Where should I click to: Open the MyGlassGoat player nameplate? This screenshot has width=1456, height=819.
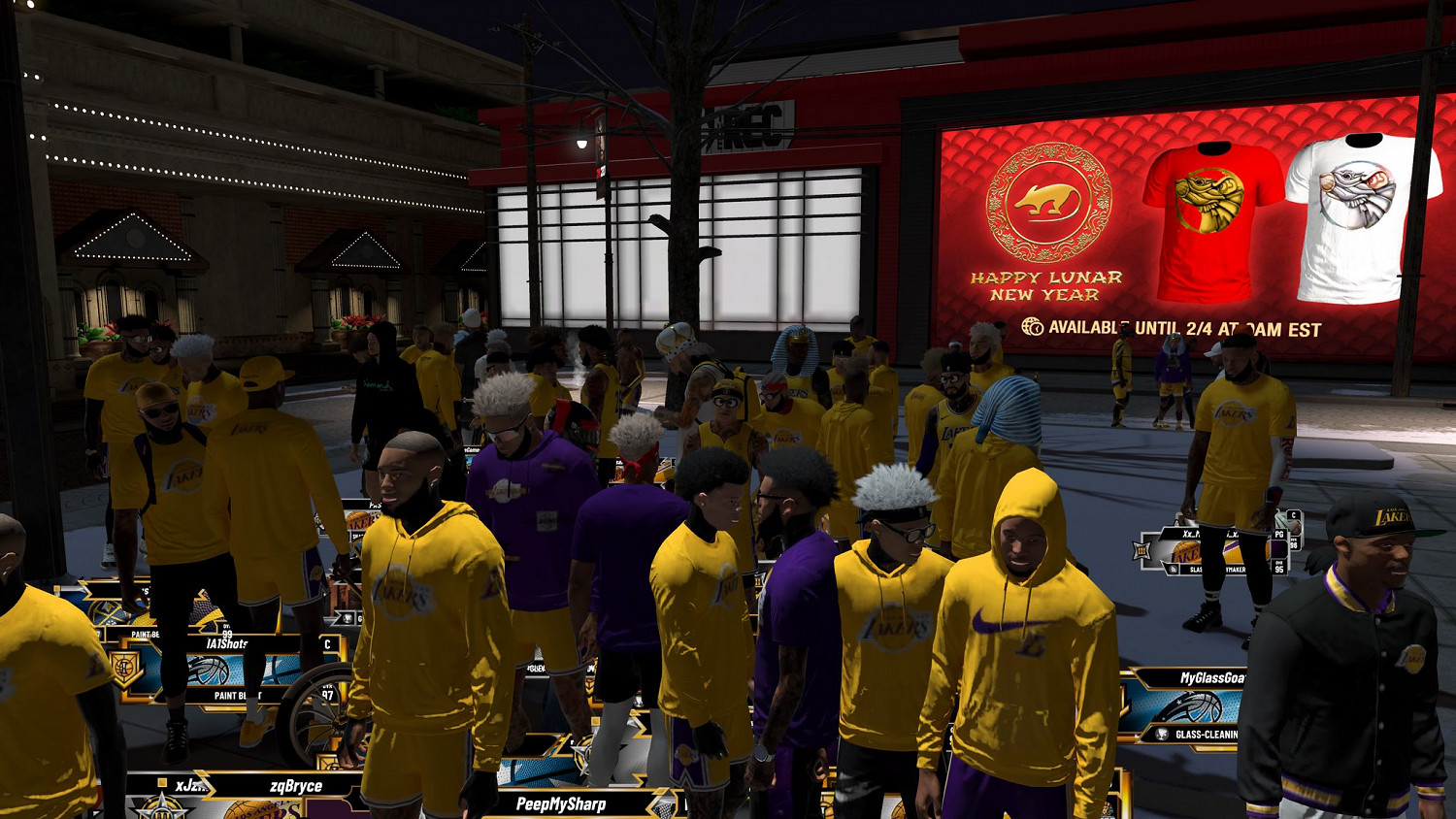click(1211, 676)
